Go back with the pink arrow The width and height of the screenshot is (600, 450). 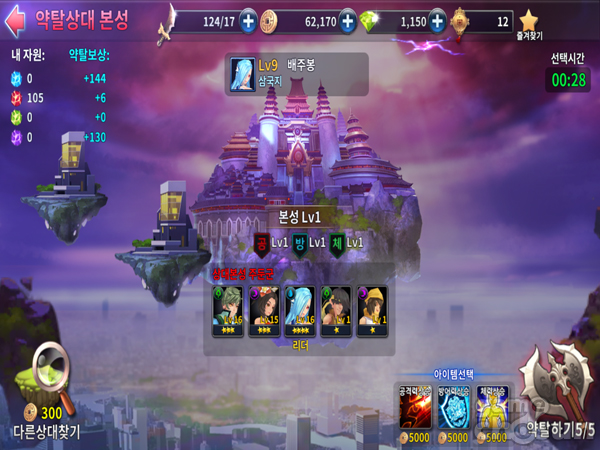pyautogui.click(x=17, y=21)
